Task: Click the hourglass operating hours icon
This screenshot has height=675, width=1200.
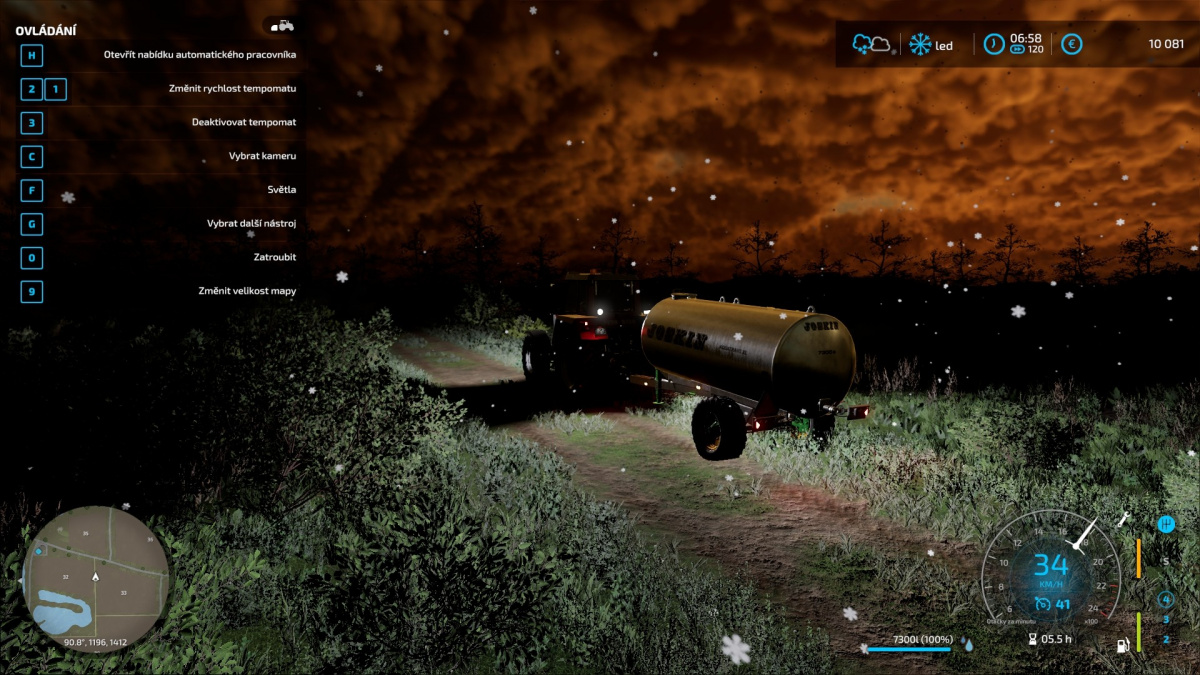Action: tap(1032, 639)
